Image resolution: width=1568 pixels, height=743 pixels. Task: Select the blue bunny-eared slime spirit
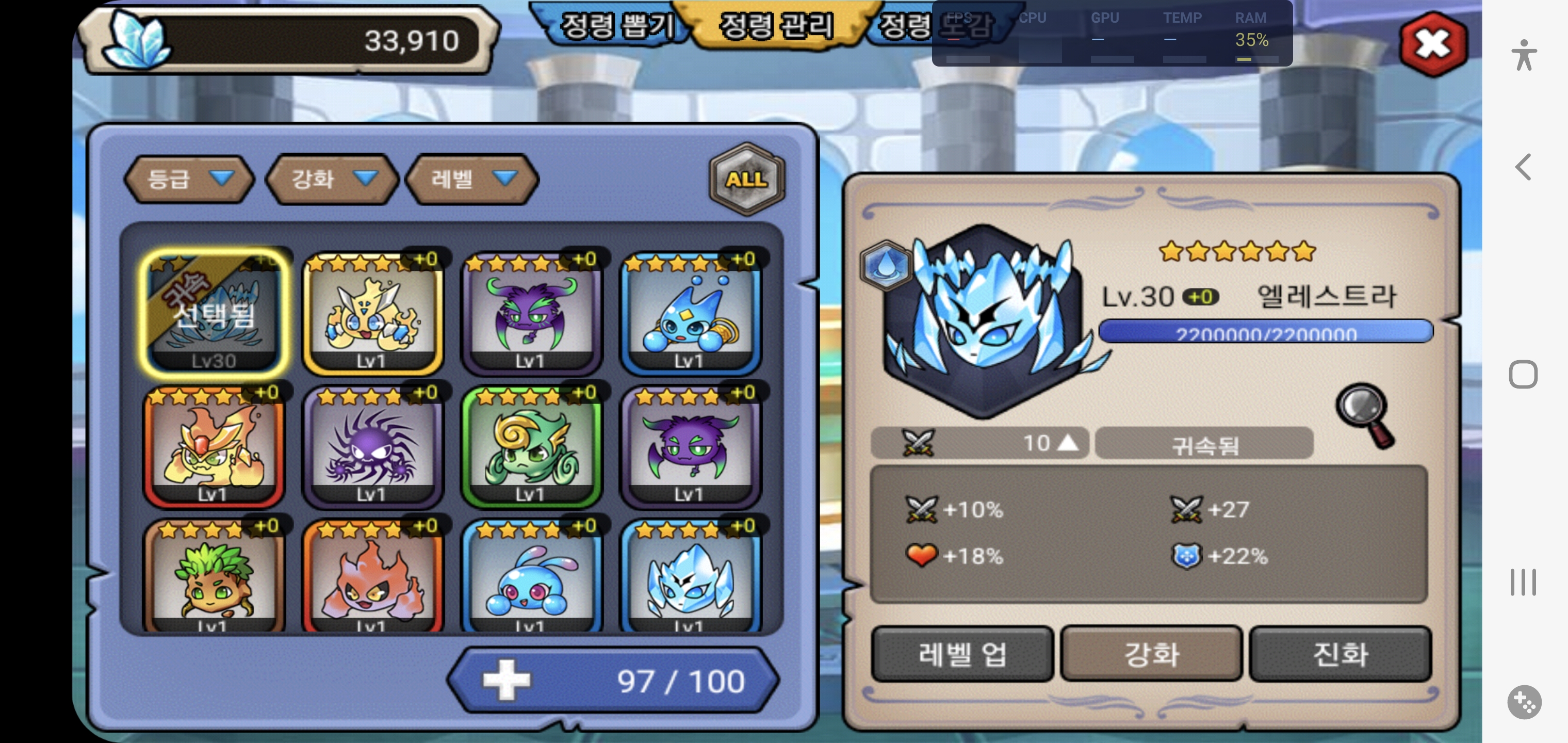[531, 578]
